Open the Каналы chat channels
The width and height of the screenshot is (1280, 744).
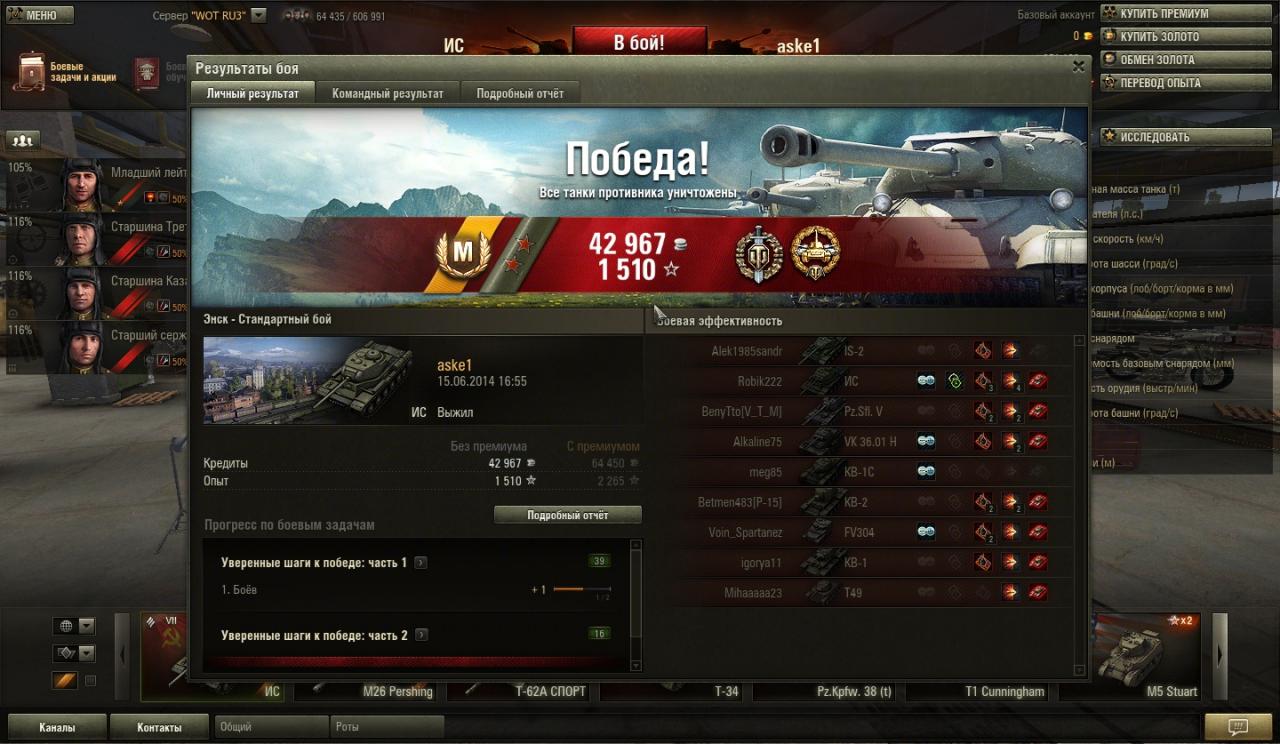57,727
